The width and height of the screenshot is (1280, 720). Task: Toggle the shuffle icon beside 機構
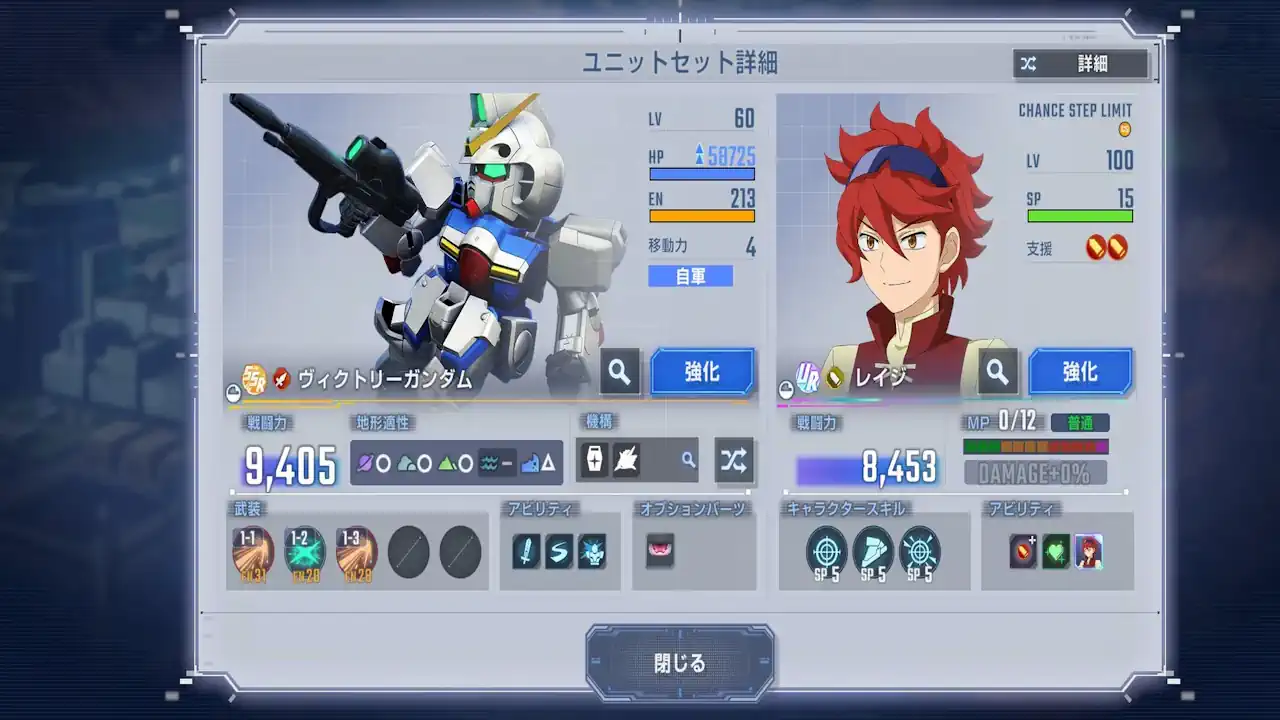click(x=736, y=461)
